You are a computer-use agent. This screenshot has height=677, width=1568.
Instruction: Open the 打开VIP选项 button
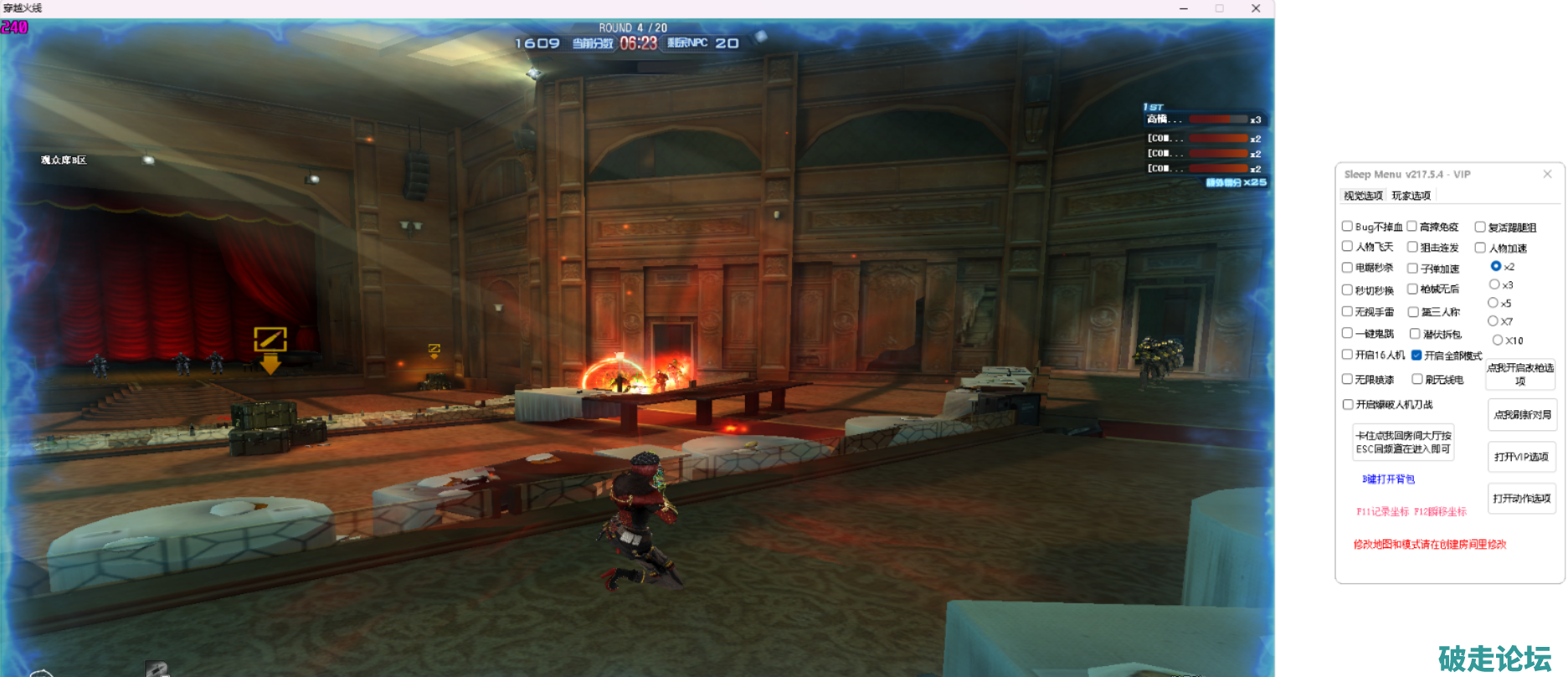(1521, 457)
